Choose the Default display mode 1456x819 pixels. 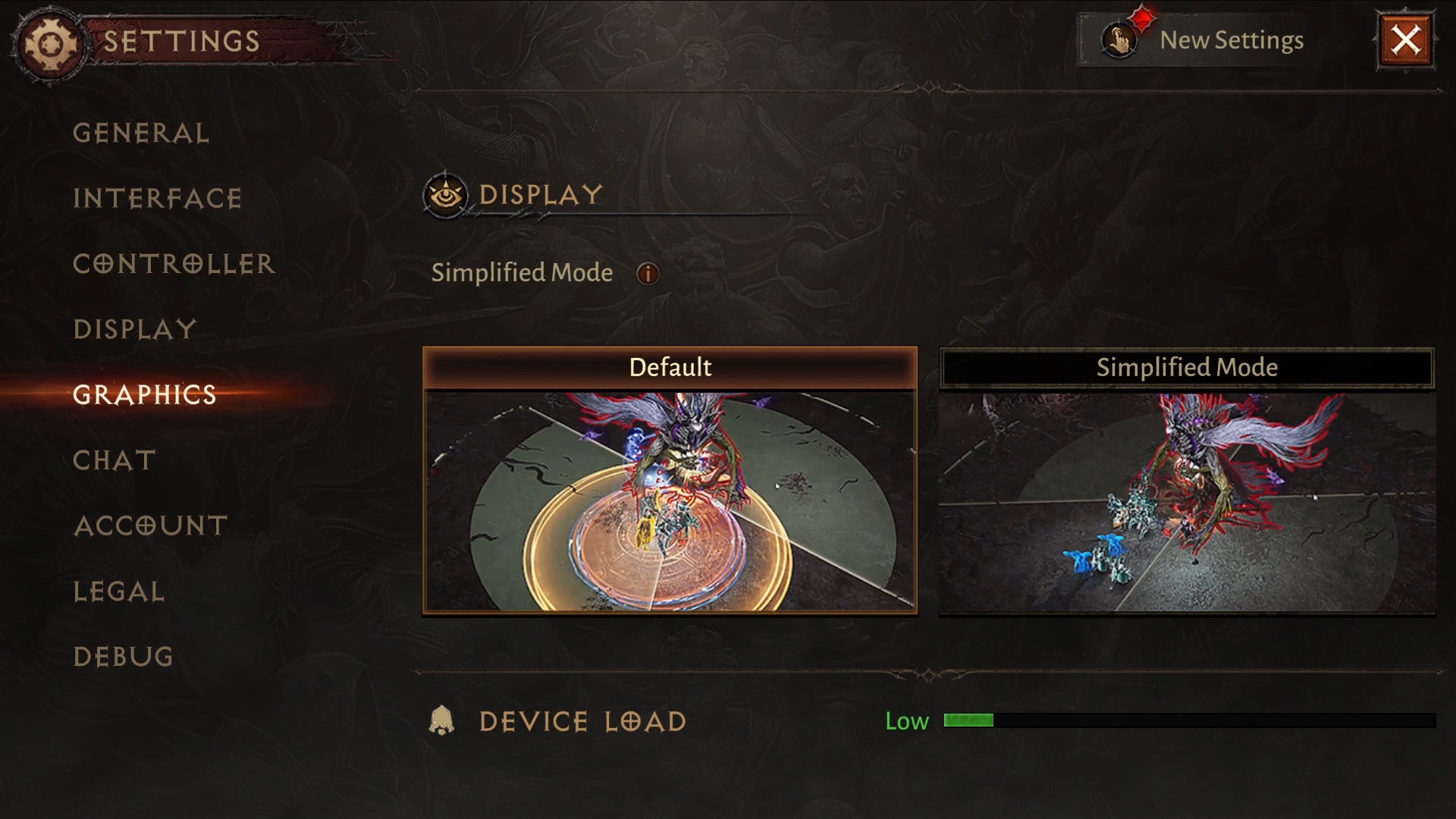coord(670,480)
